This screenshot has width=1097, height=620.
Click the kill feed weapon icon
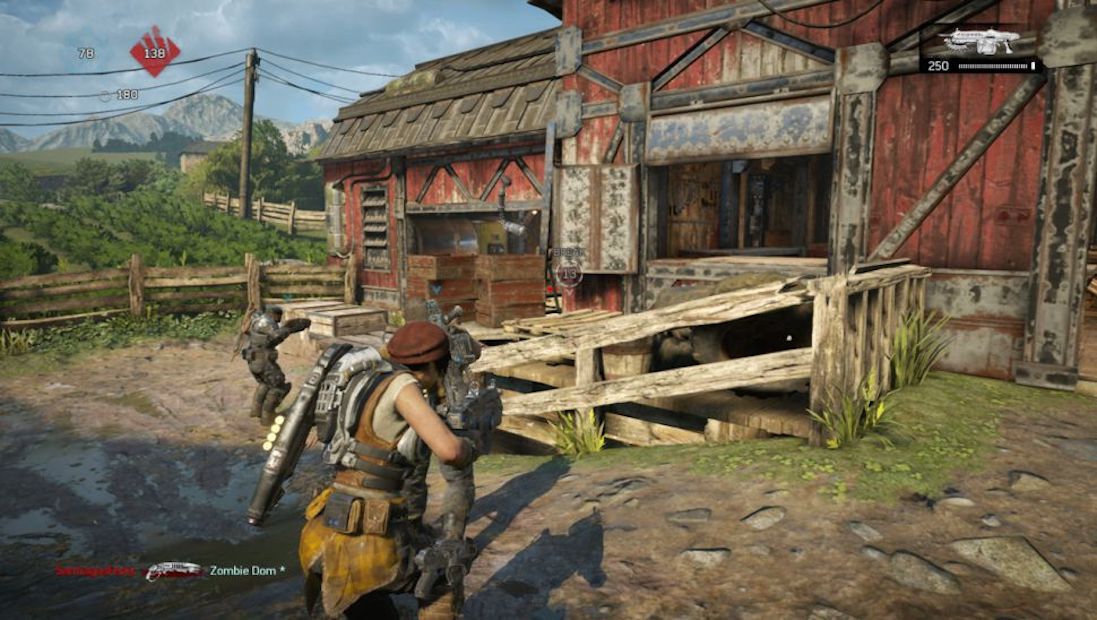(173, 571)
